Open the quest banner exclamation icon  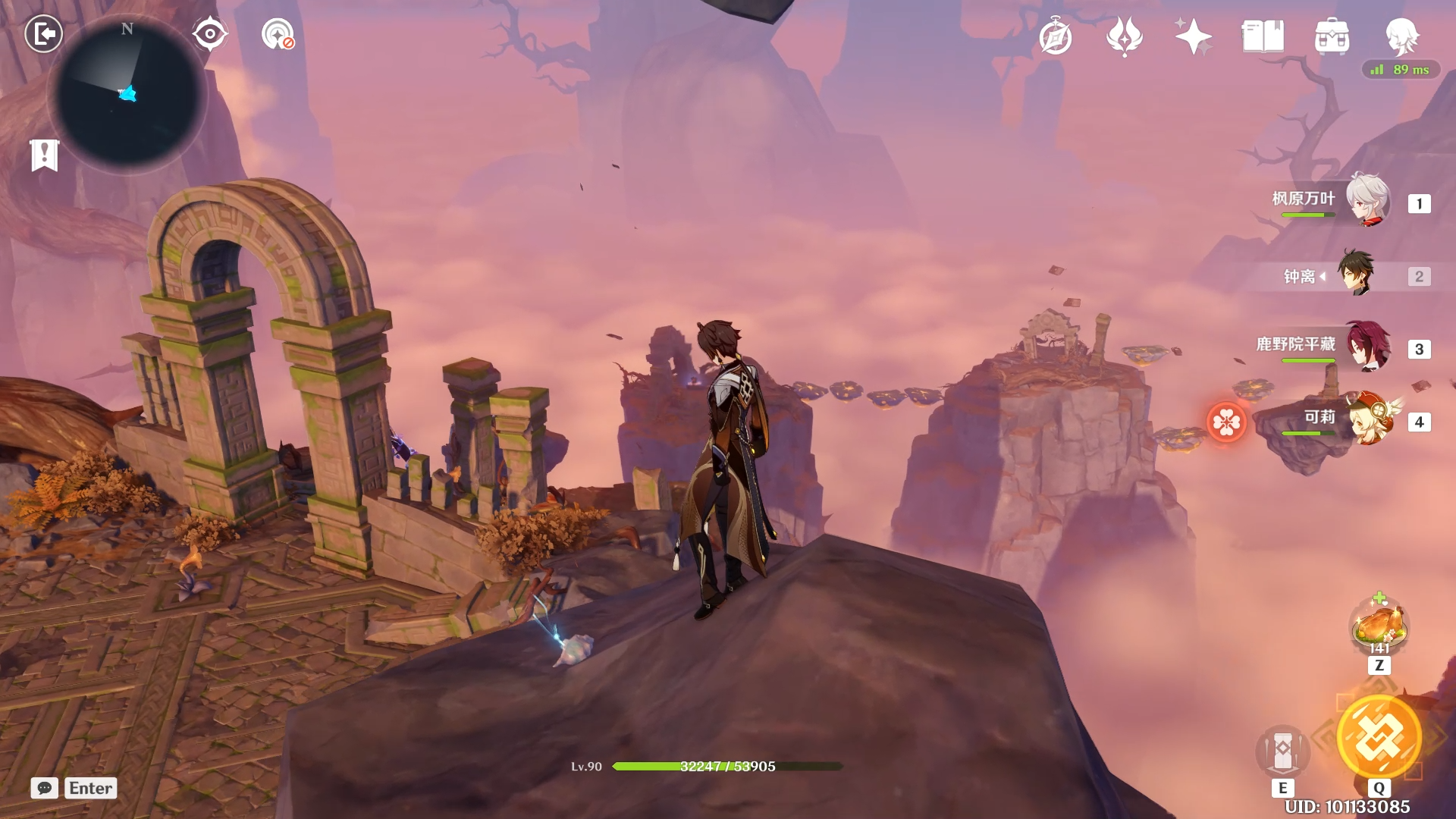tap(45, 155)
